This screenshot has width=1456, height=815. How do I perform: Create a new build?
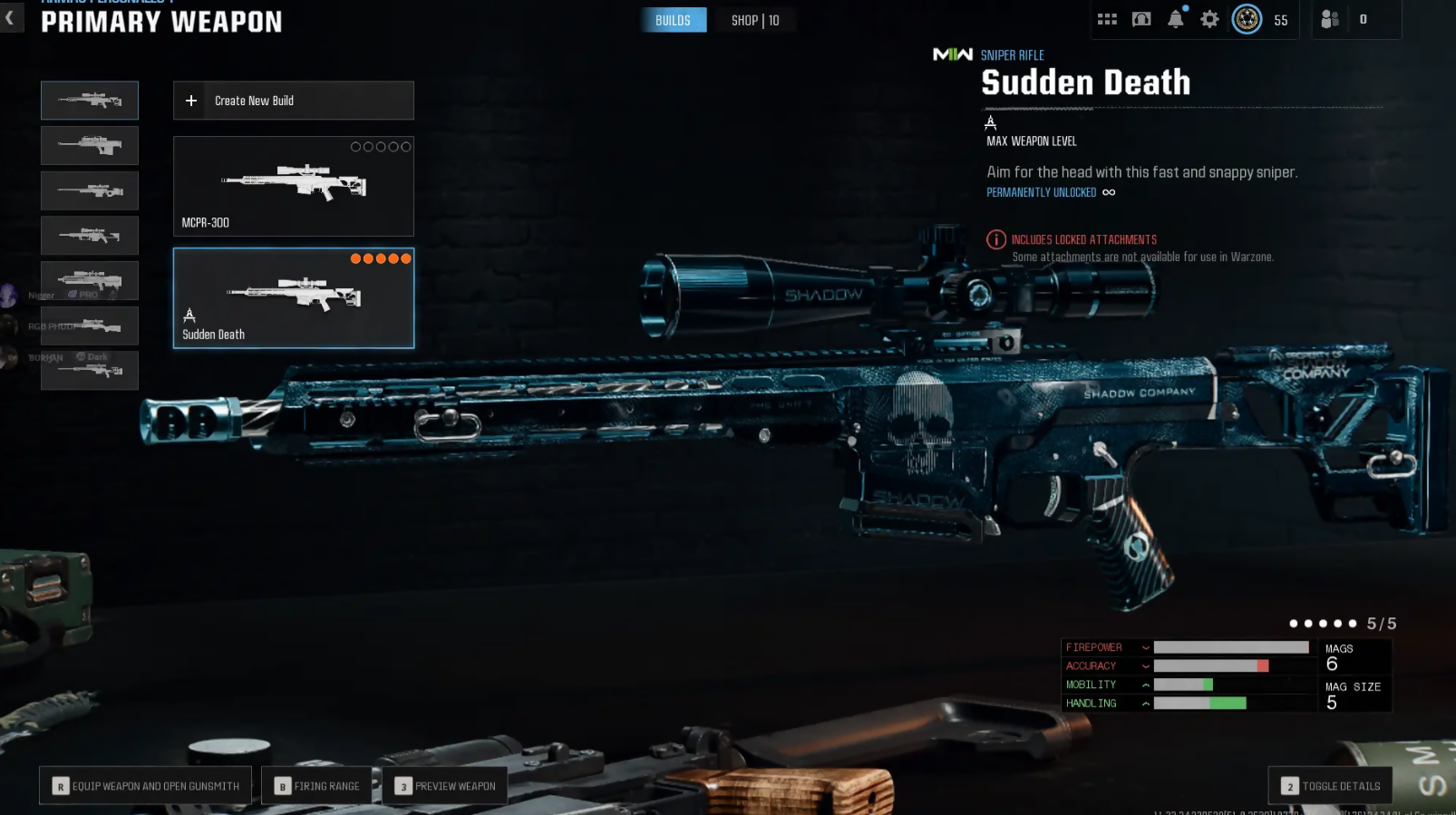pyautogui.click(x=293, y=101)
